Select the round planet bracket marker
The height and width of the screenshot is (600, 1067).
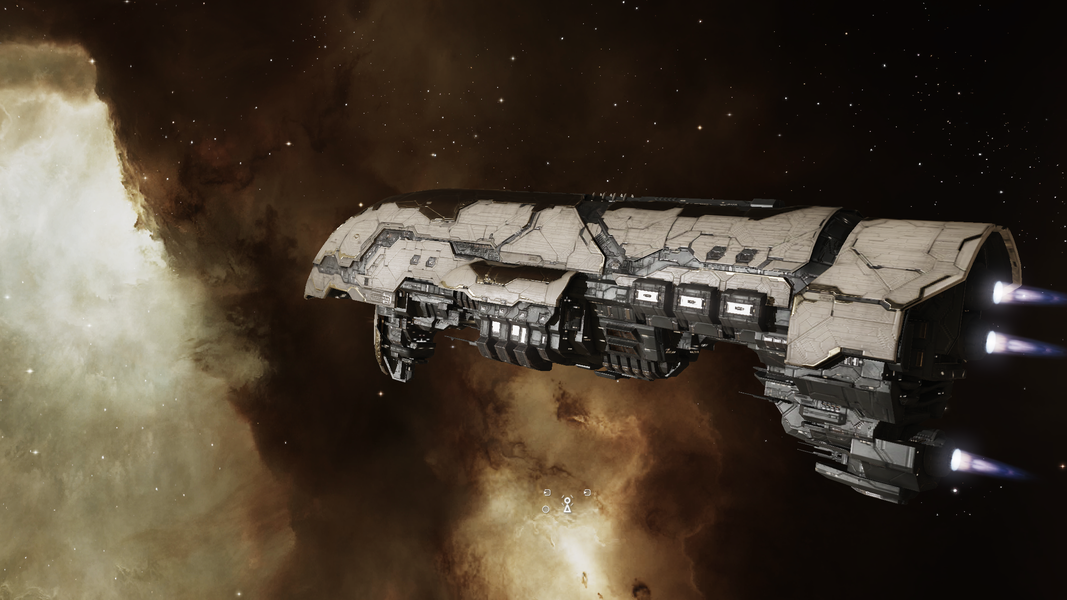546,509
